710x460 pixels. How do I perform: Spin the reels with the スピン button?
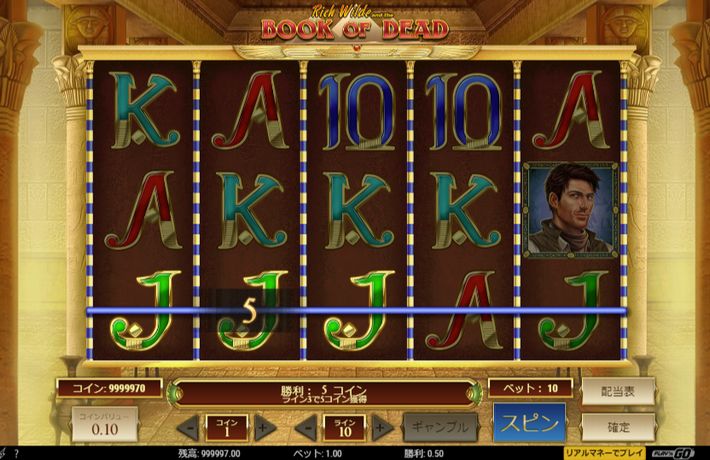[x=529, y=424]
